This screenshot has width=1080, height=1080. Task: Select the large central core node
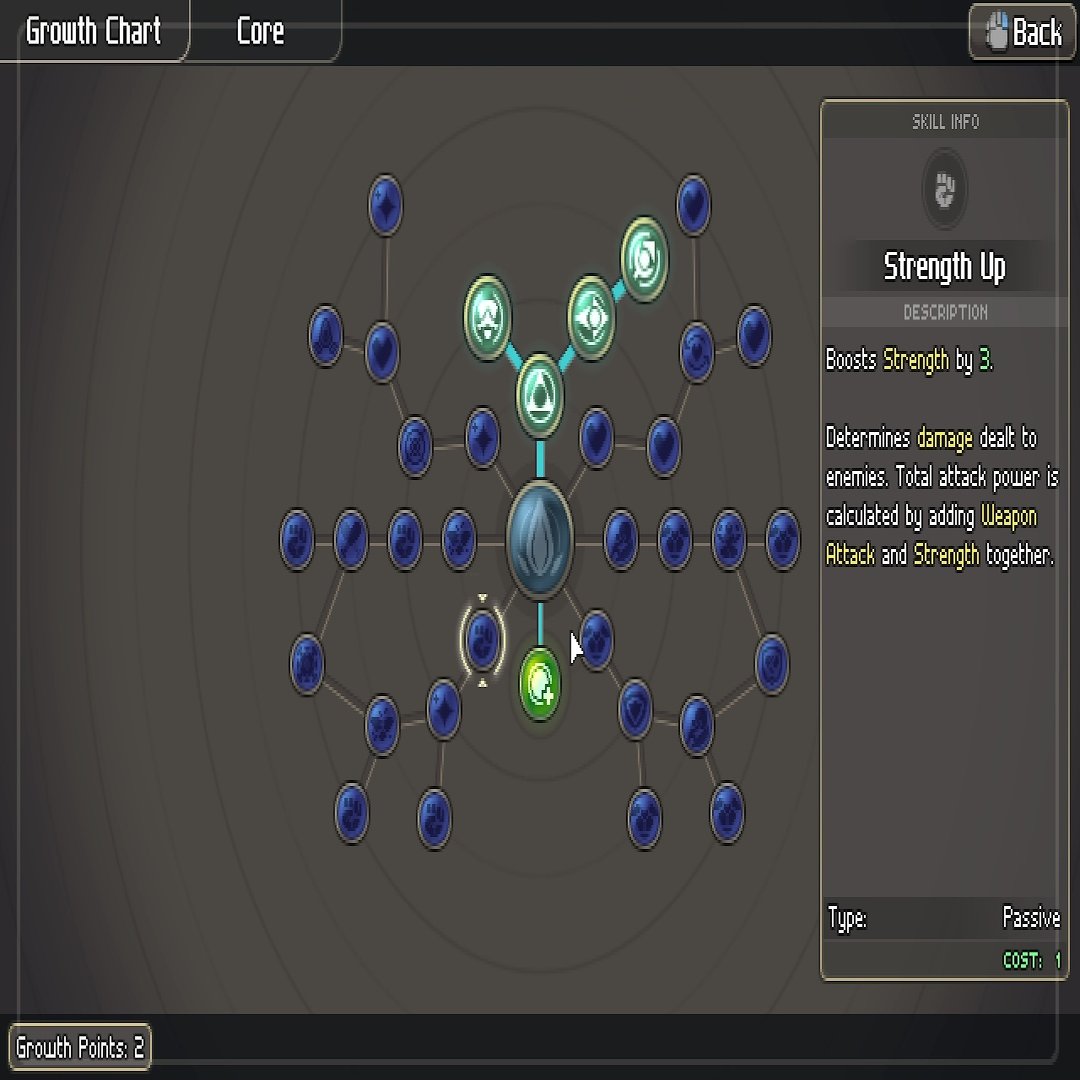coord(540,541)
